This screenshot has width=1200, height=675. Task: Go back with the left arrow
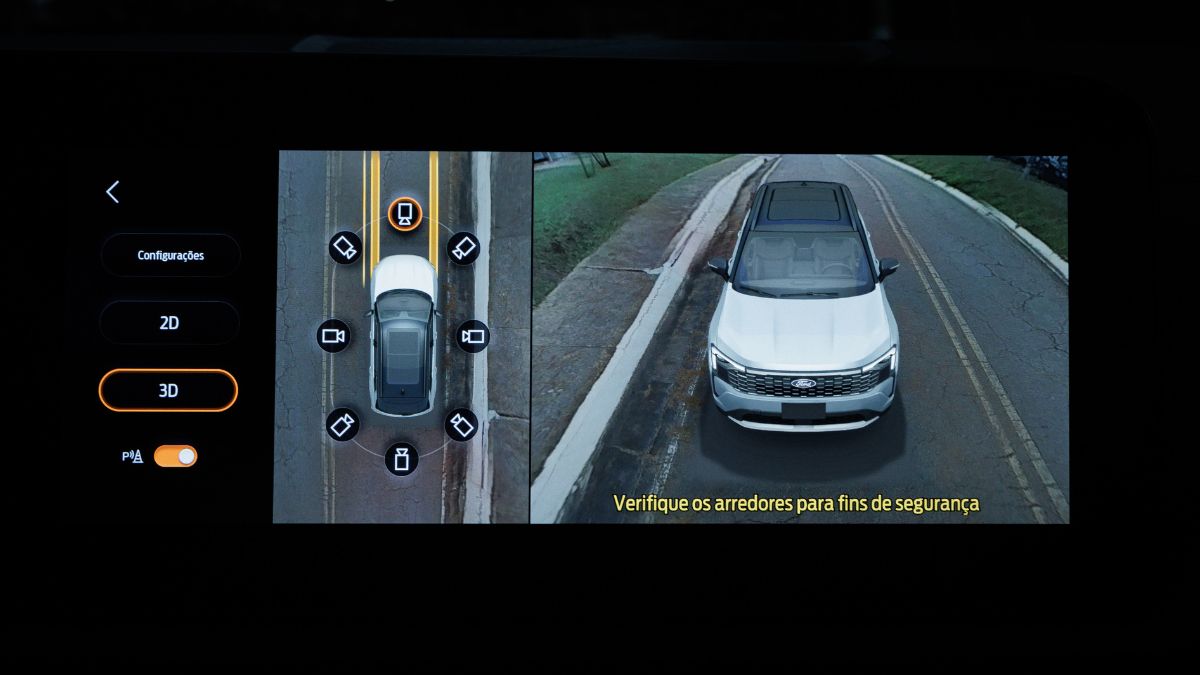point(112,193)
